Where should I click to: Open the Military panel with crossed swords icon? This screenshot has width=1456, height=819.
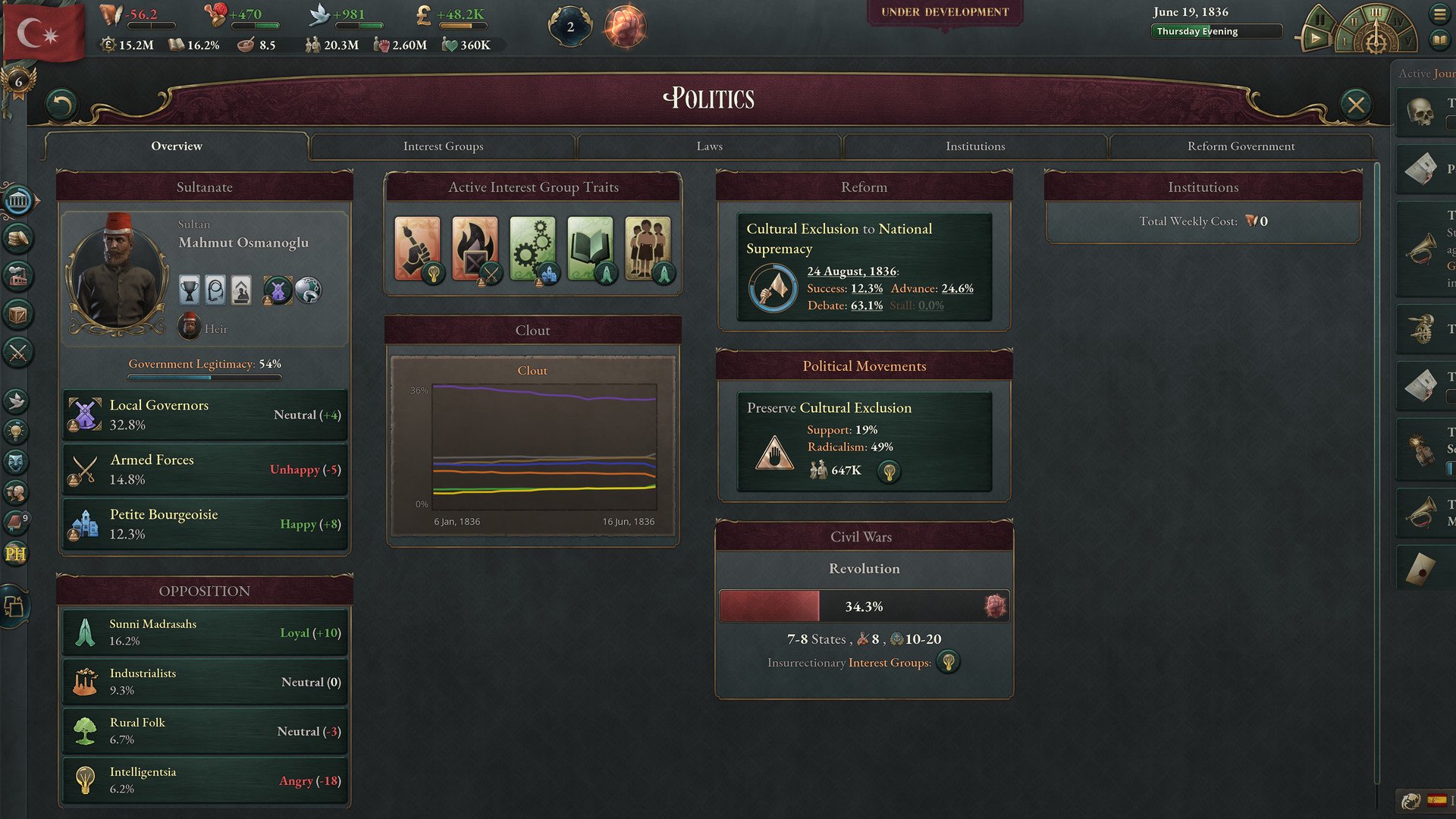coord(17,352)
